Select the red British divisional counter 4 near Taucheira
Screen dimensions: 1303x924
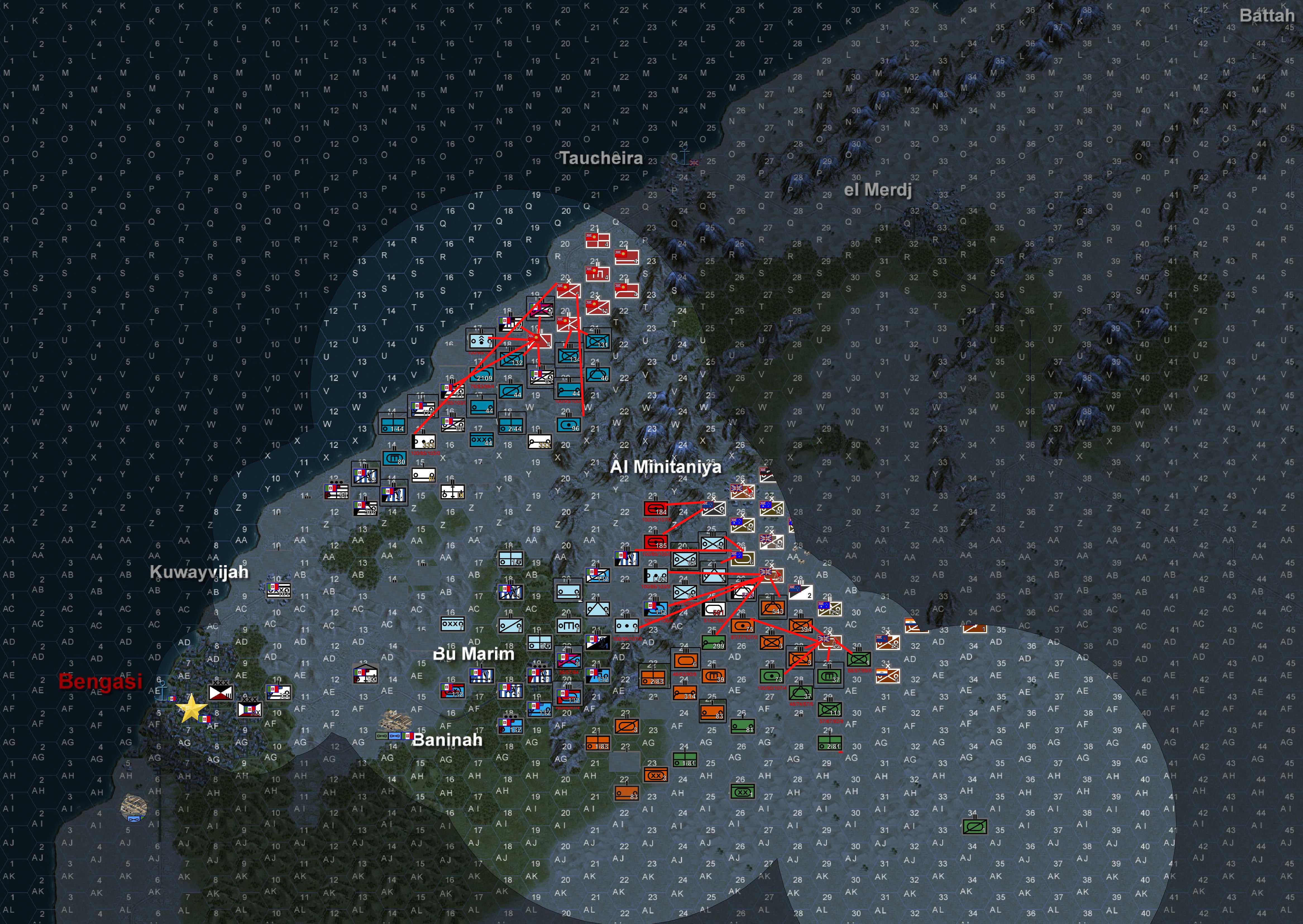tap(598, 240)
